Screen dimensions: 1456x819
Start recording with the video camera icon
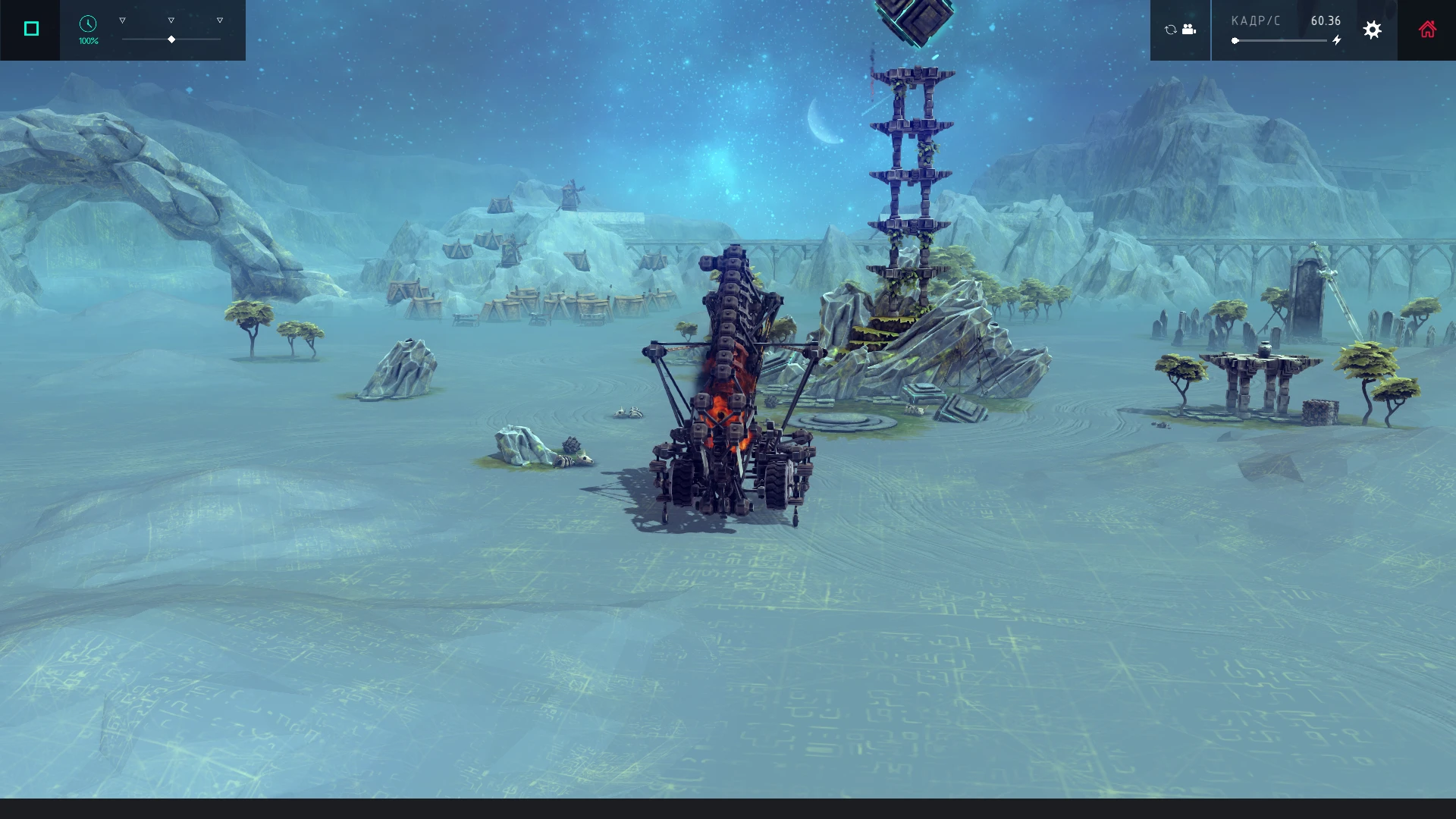[1188, 29]
